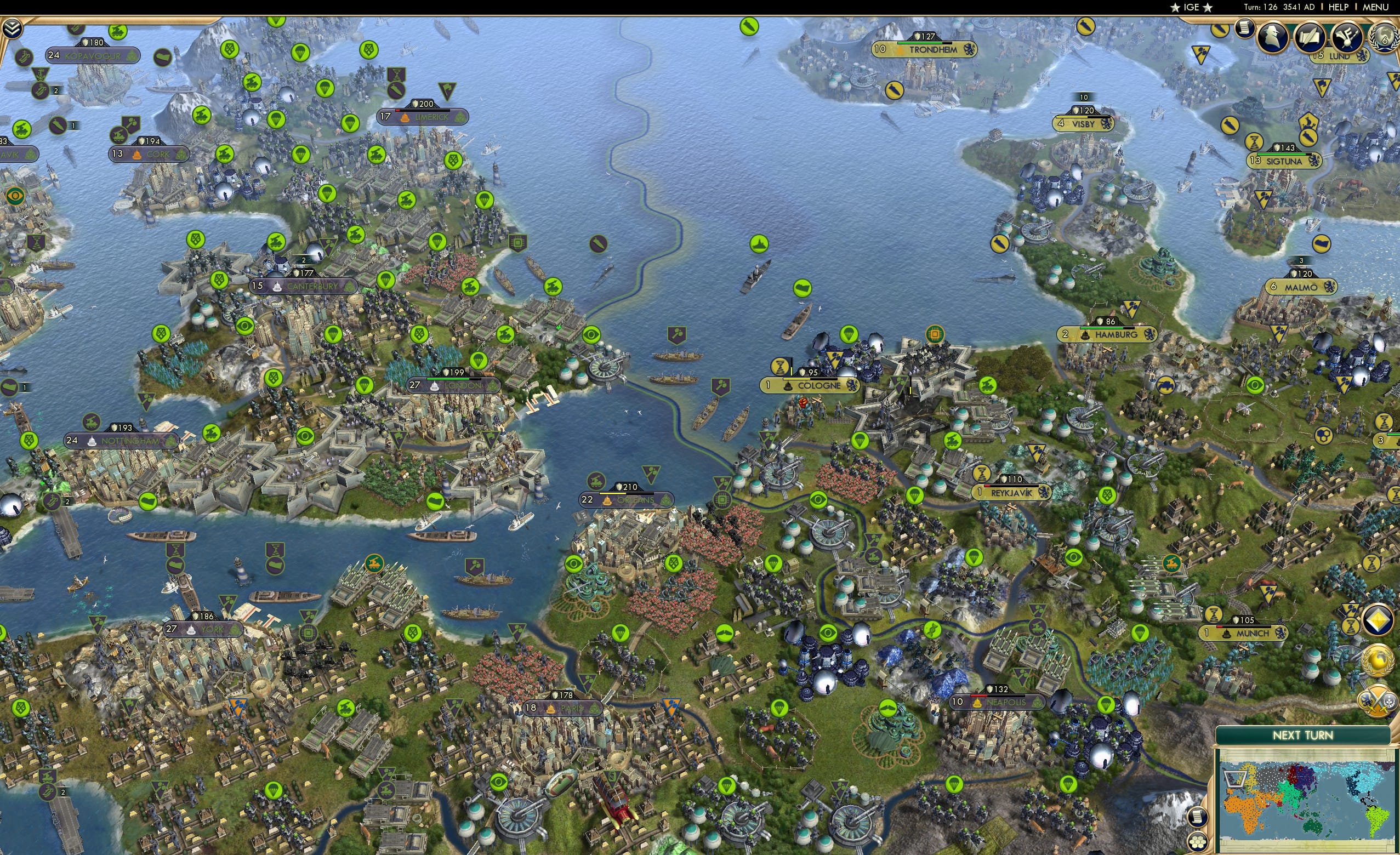Click the hourglass quest icon near Reykjavik's banner
Screen dimensions: 1400x855
(x=982, y=474)
